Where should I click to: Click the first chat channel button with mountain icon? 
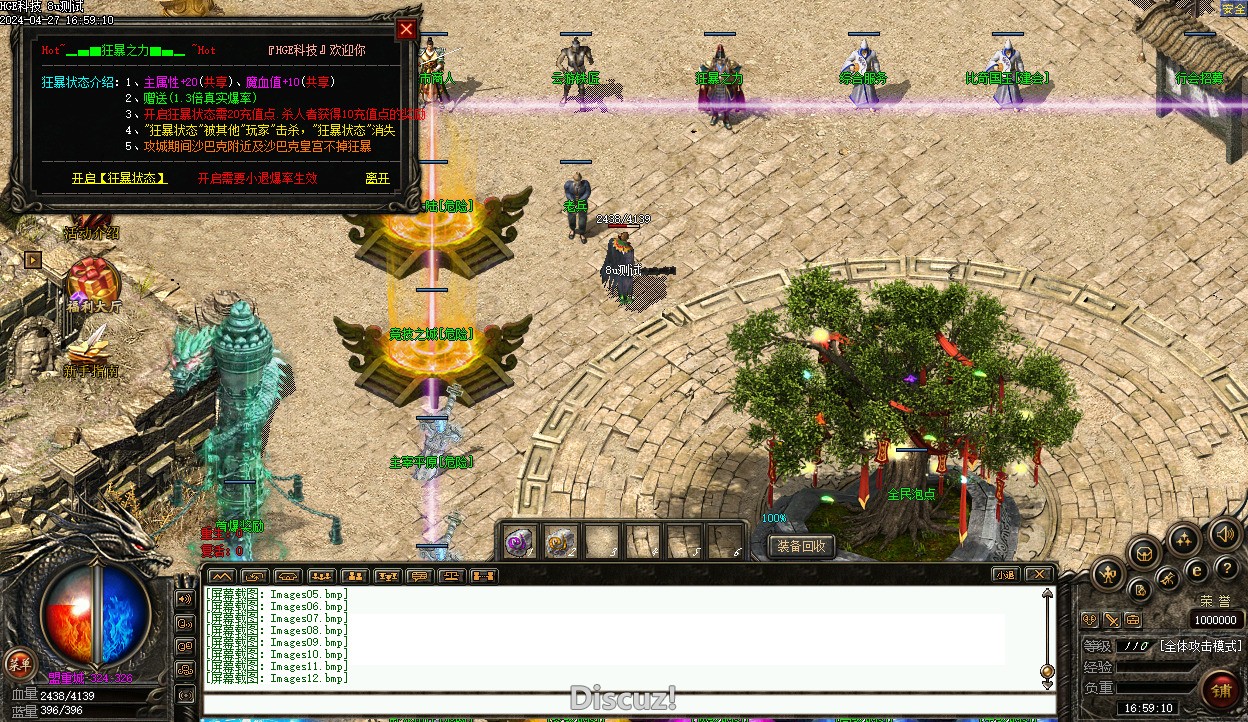222,576
